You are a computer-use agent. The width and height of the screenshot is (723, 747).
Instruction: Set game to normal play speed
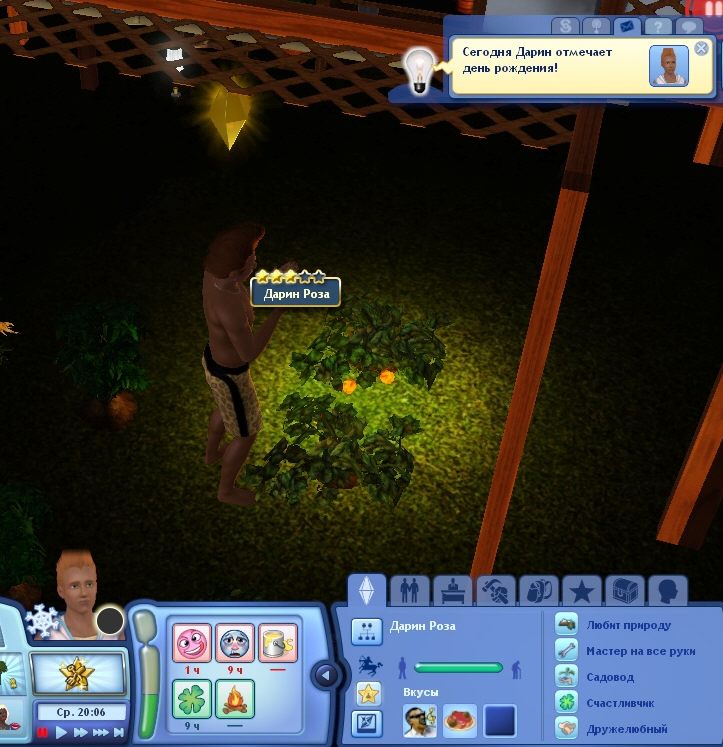coord(61,733)
